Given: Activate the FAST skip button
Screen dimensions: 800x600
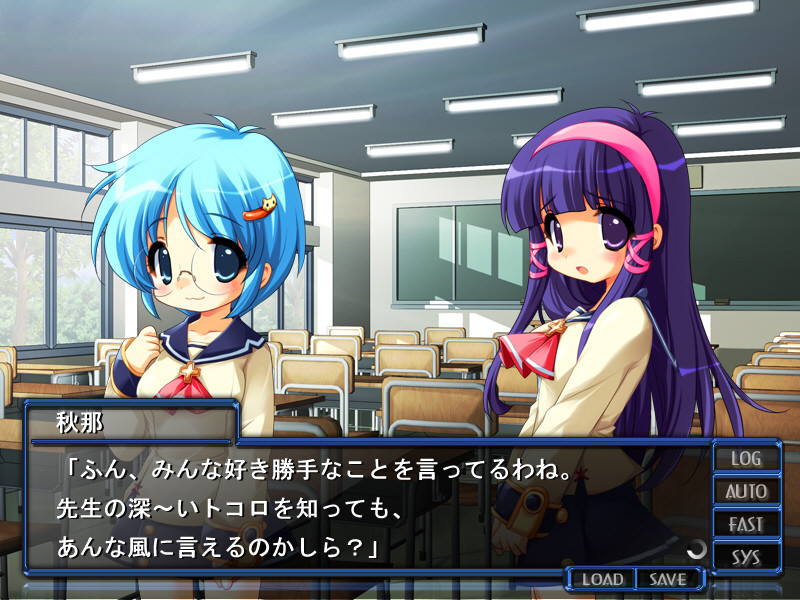Looking at the screenshot, I should point(746,524).
